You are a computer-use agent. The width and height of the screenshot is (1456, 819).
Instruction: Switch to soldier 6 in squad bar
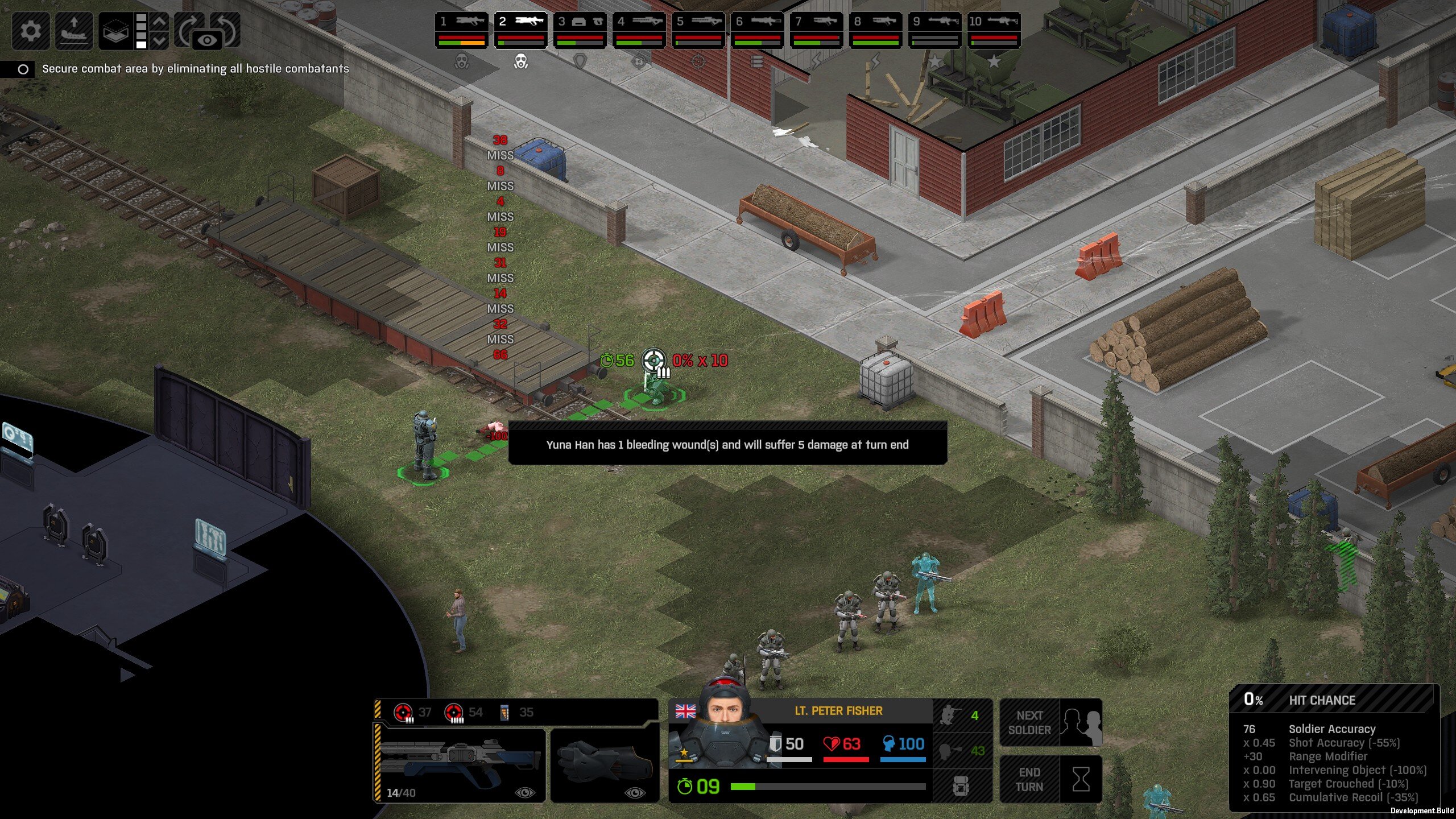coord(758,30)
